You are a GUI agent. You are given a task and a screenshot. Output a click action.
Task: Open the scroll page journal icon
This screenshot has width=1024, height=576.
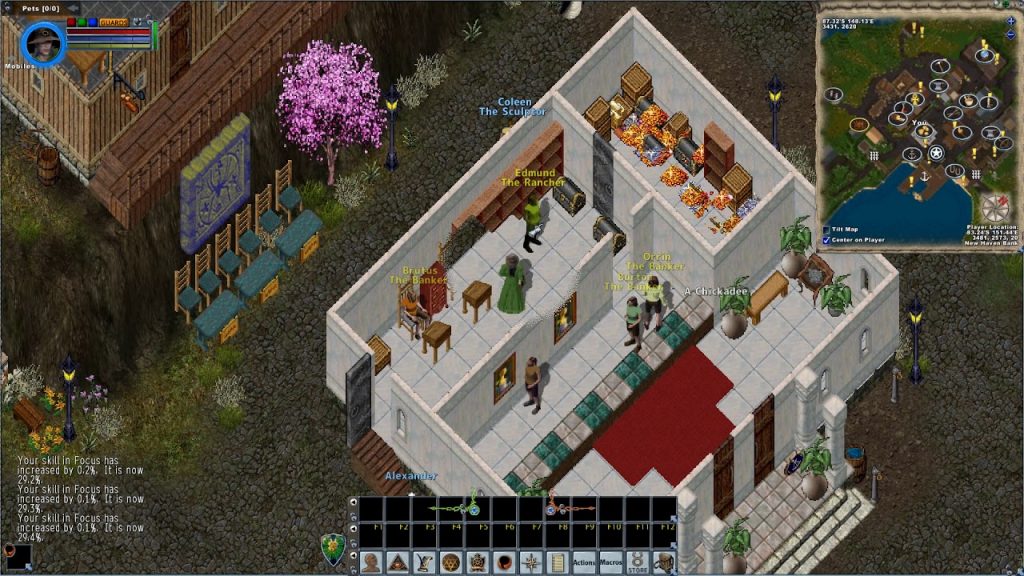click(x=557, y=563)
